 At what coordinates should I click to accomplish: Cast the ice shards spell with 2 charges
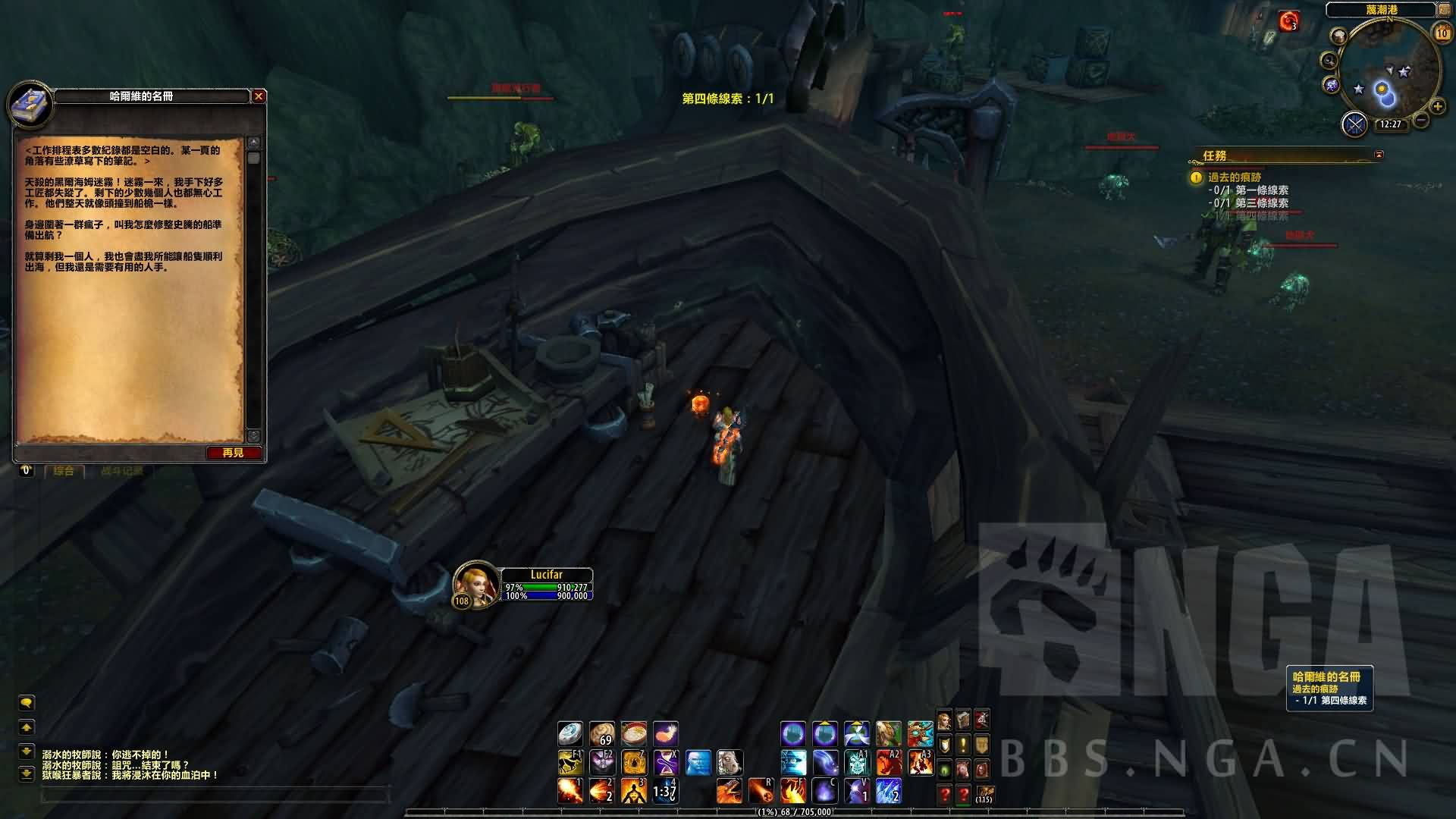(889, 791)
